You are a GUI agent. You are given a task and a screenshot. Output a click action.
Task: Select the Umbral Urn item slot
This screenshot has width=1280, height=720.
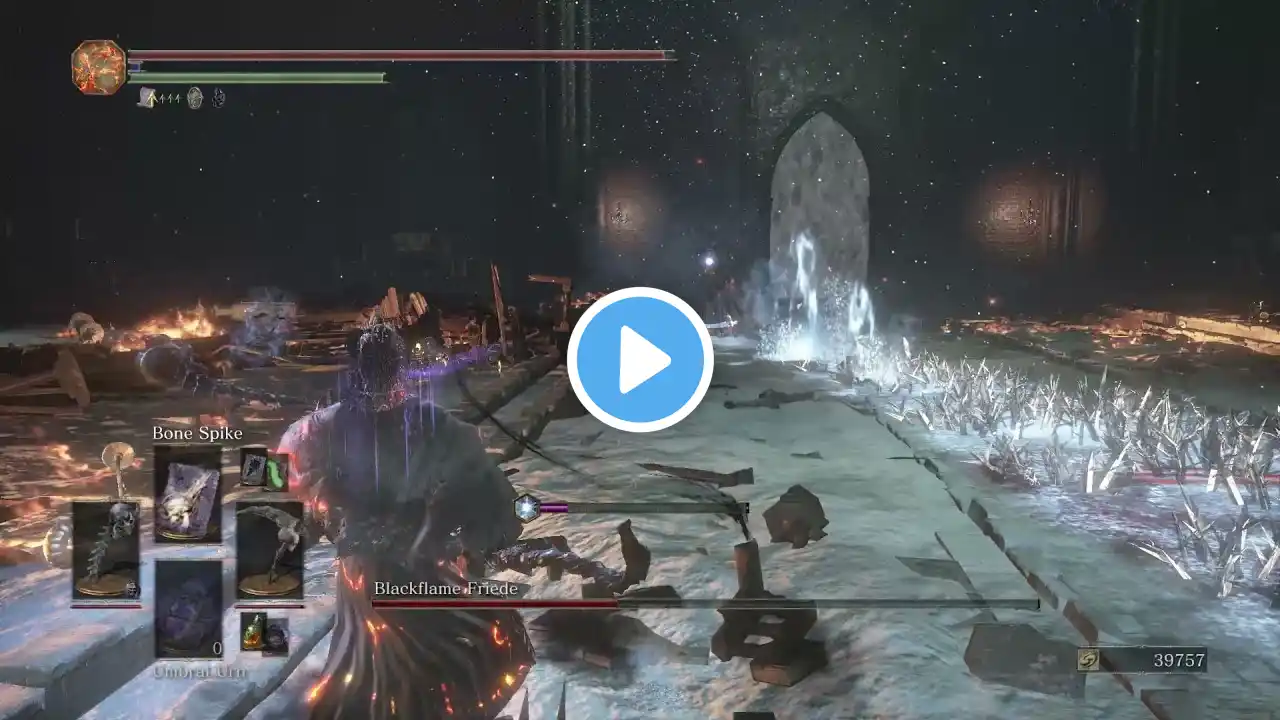188,608
